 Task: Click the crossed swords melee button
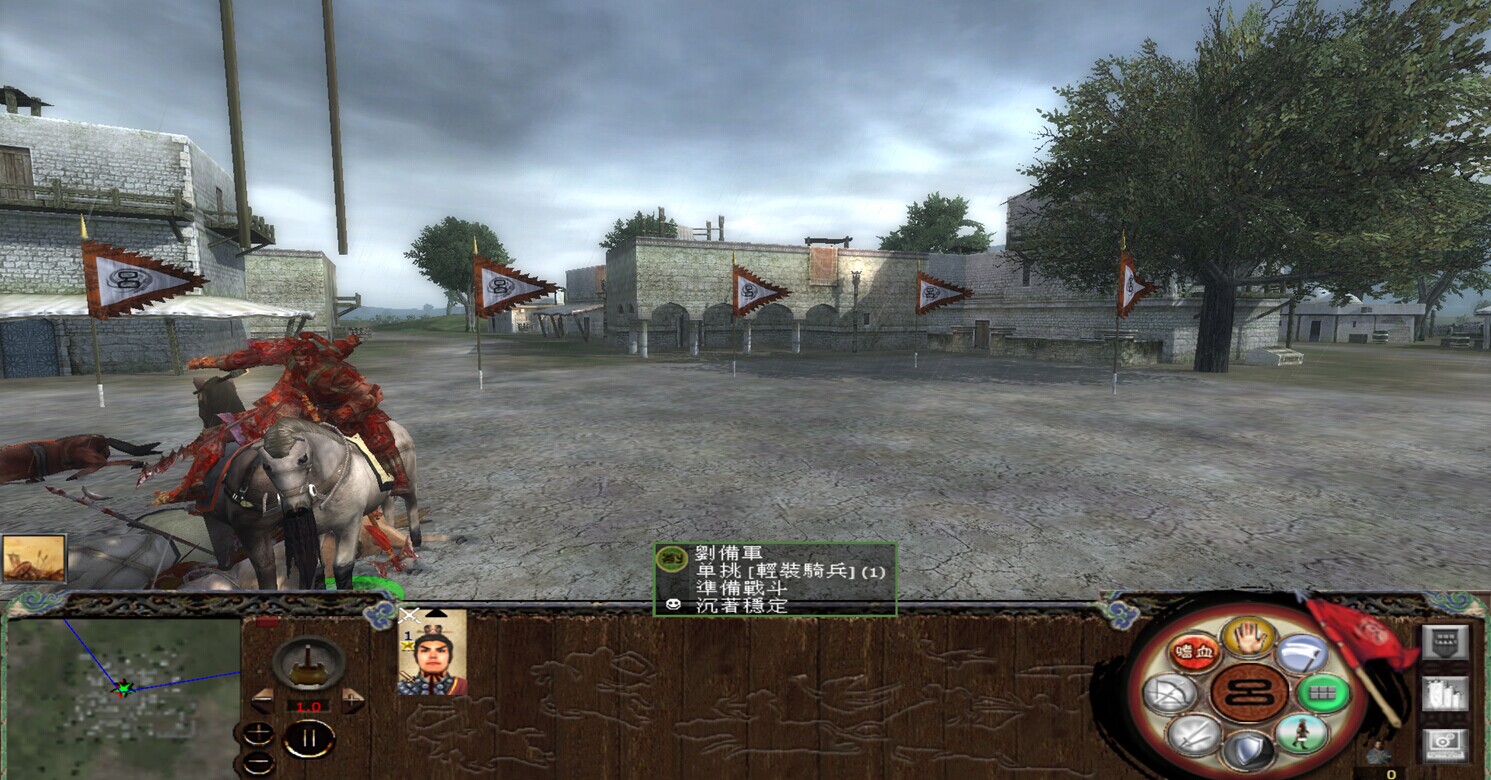coord(1194,735)
